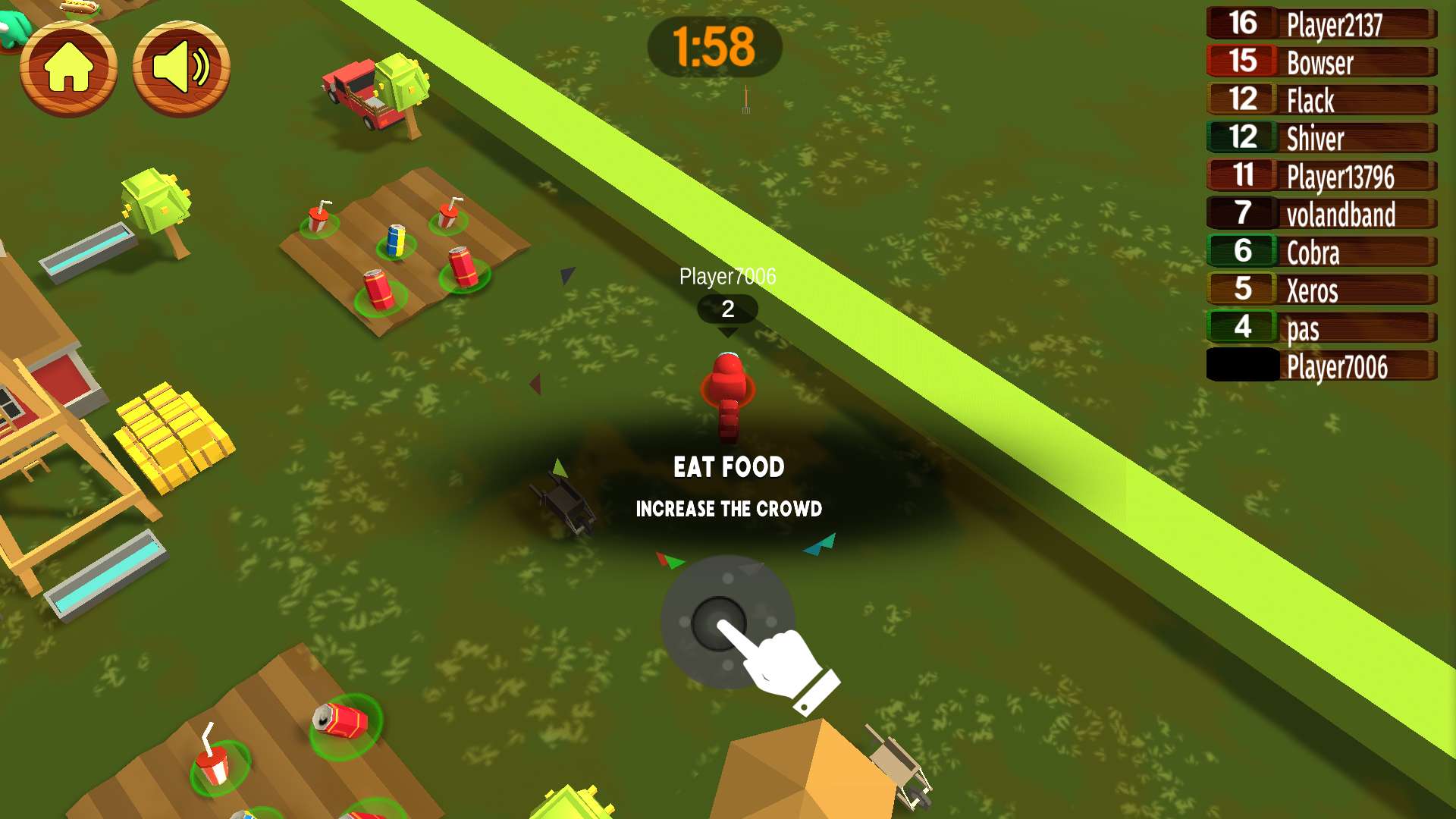The width and height of the screenshot is (1456, 819).
Task: Click the volandband leaderboard row
Action: point(1321,214)
